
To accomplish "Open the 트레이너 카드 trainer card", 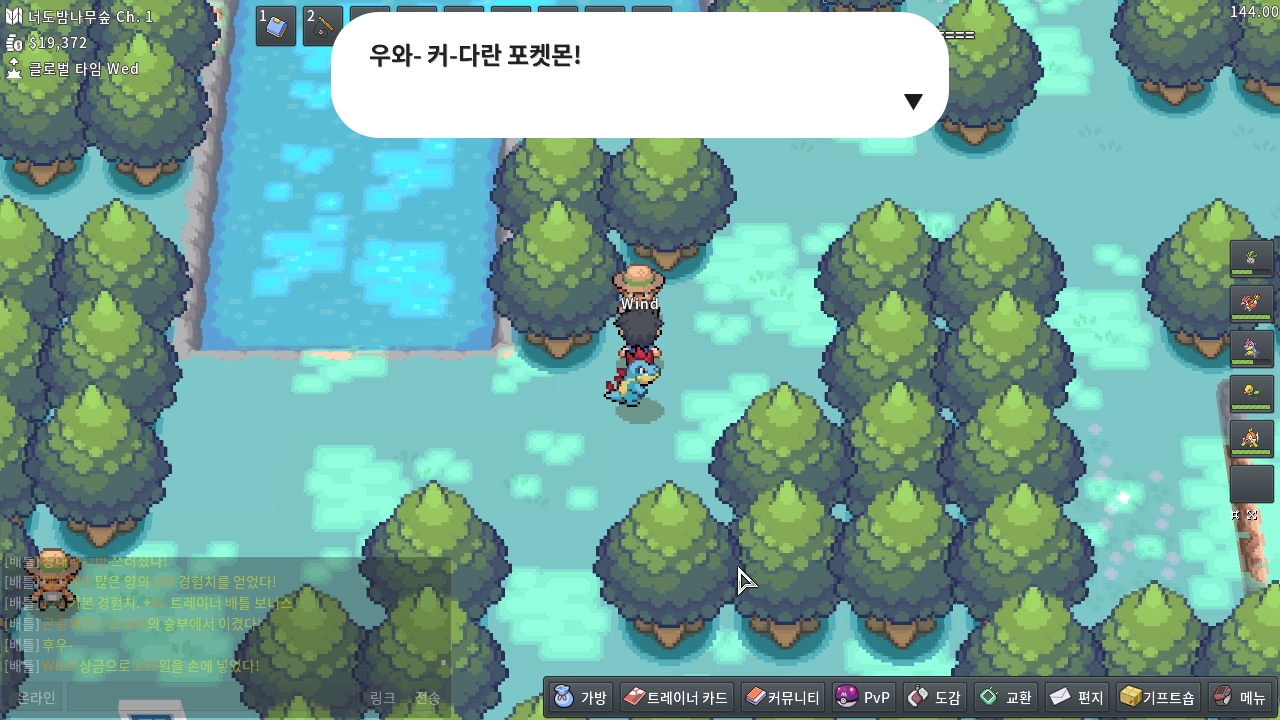I will 677,697.
